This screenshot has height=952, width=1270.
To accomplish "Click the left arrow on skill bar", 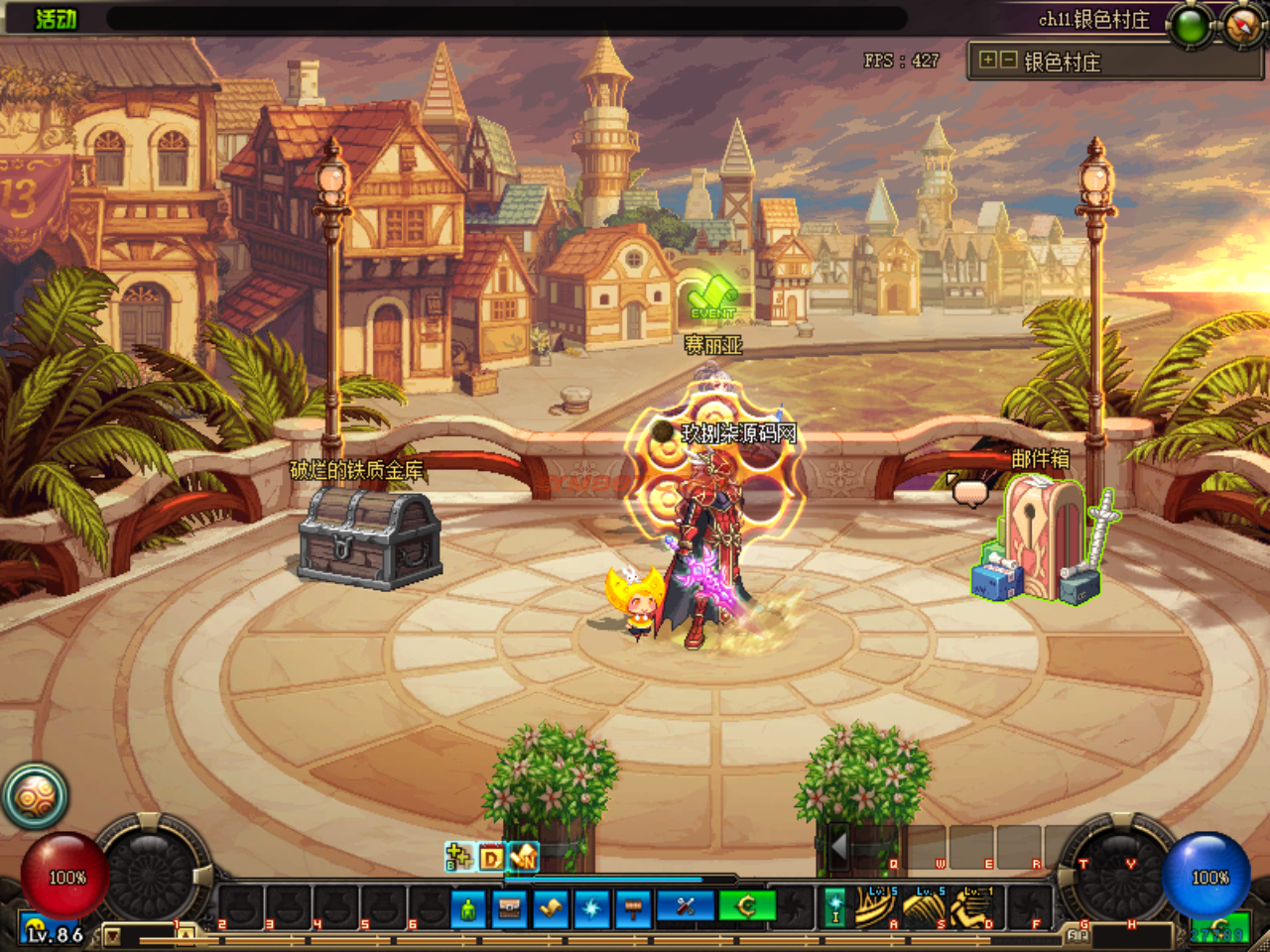I will [x=838, y=848].
